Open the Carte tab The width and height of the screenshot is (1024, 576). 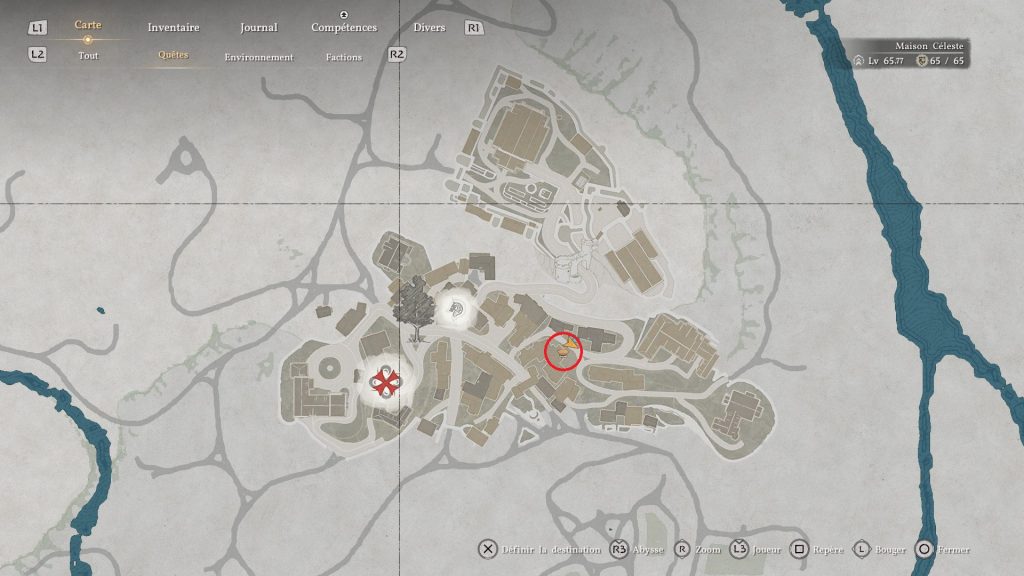[88, 25]
